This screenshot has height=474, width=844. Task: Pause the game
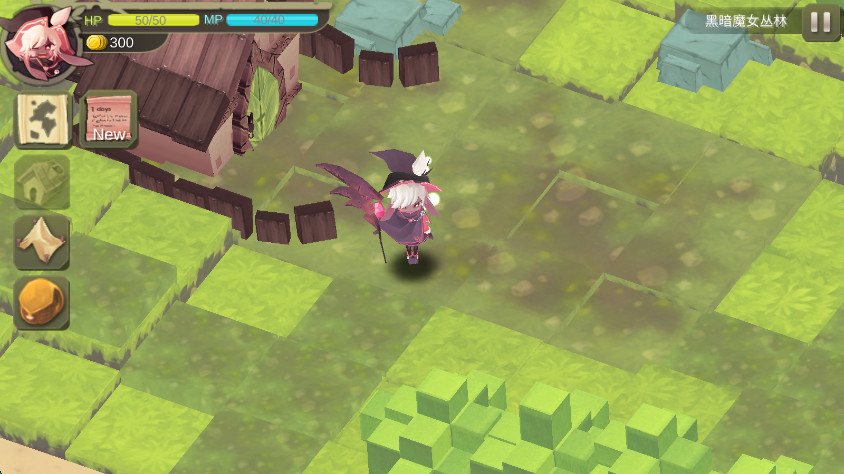click(821, 22)
